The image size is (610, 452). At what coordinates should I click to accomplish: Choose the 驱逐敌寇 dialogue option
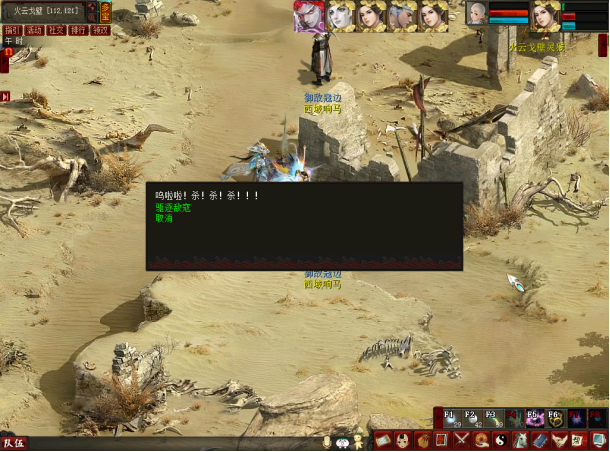pyautogui.click(x=173, y=207)
